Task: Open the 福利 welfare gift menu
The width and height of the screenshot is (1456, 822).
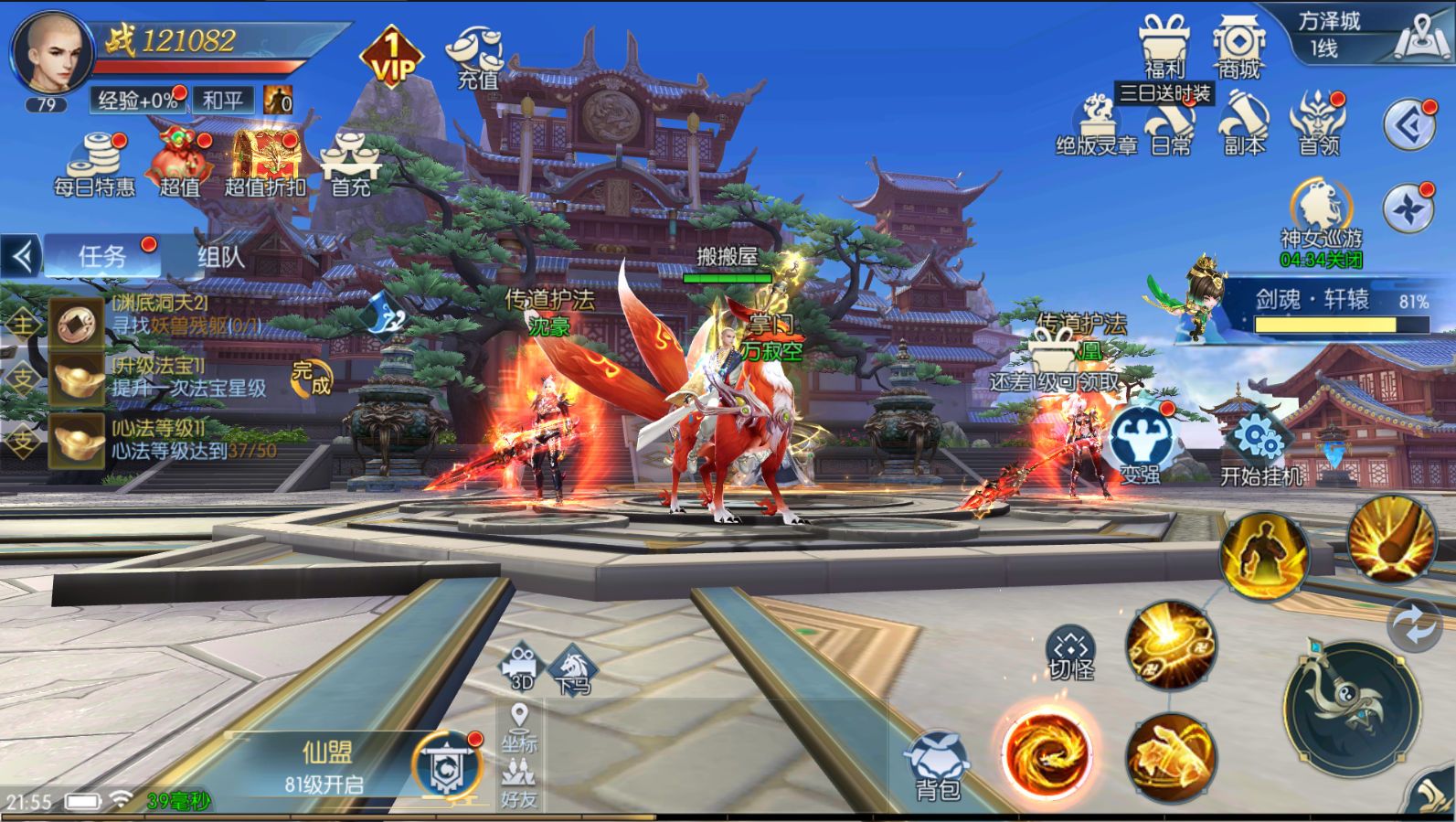Action: click(x=1164, y=48)
